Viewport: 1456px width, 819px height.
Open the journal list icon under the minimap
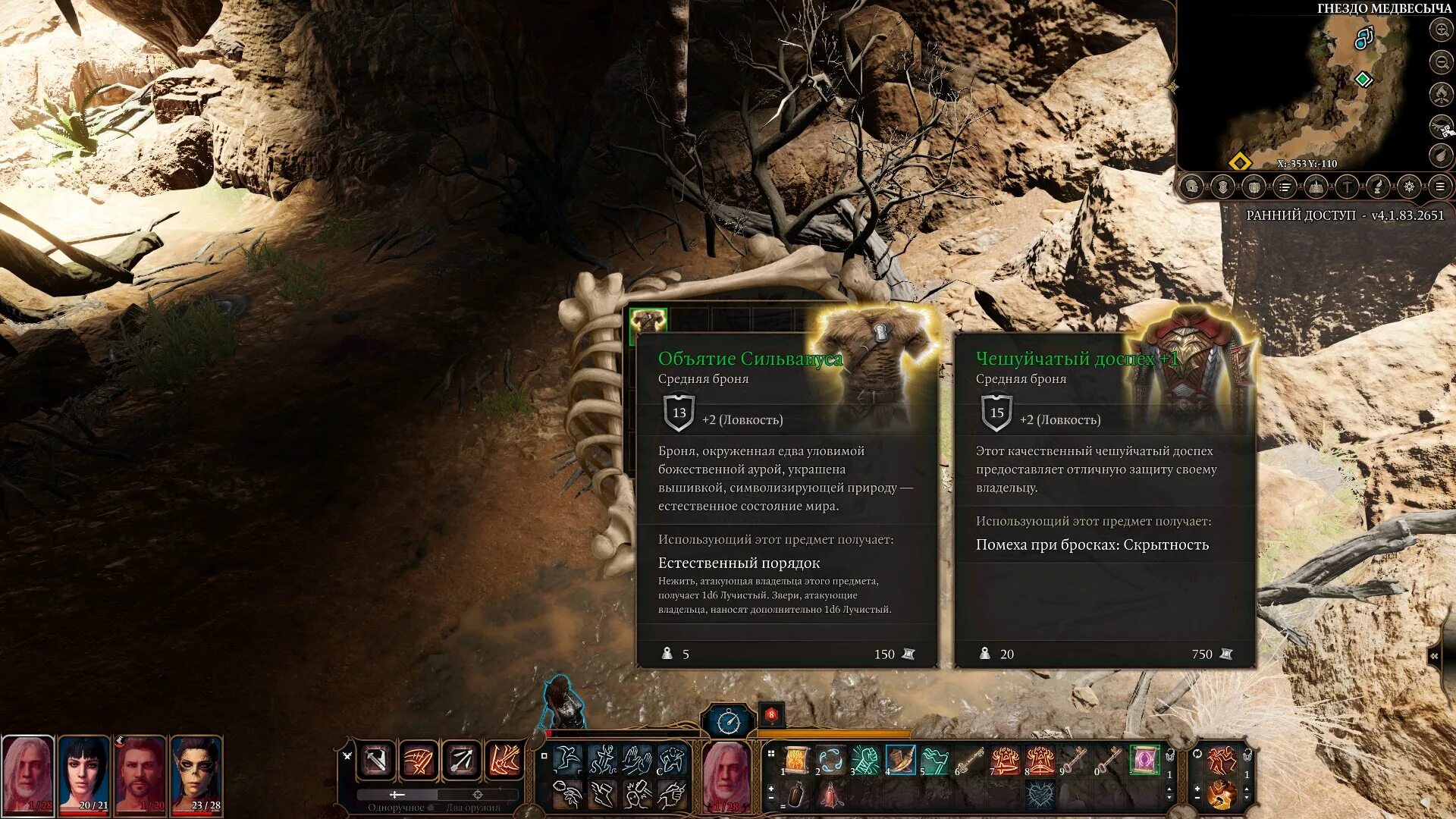1285,187
